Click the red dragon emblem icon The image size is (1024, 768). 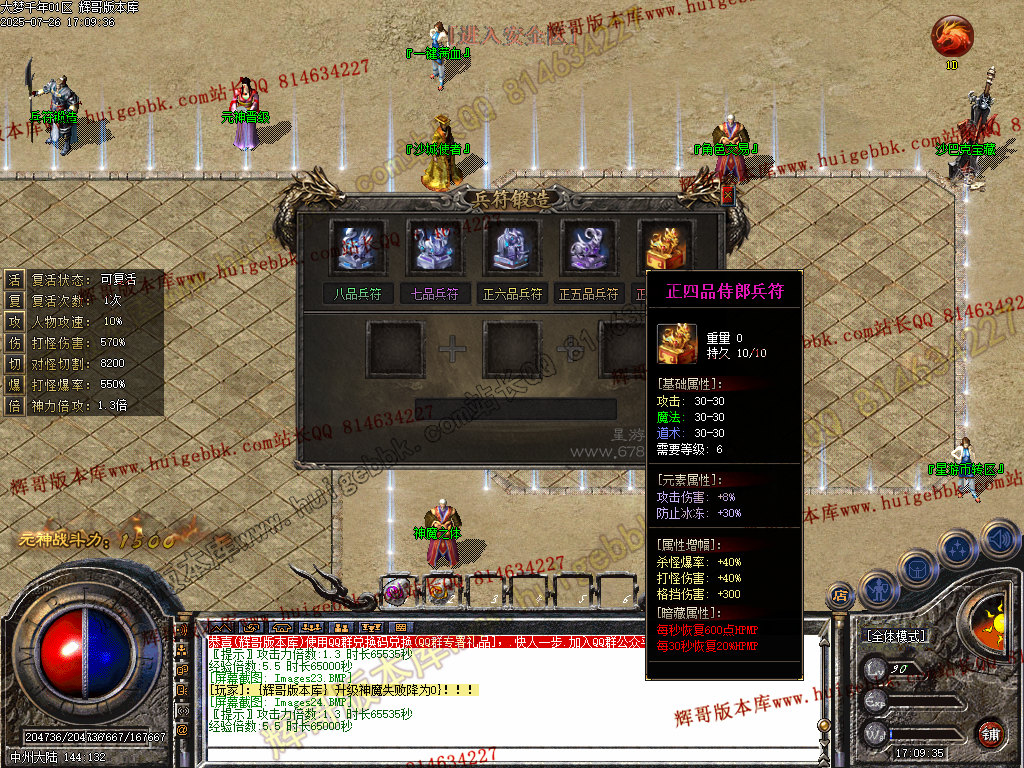(951, 37)
